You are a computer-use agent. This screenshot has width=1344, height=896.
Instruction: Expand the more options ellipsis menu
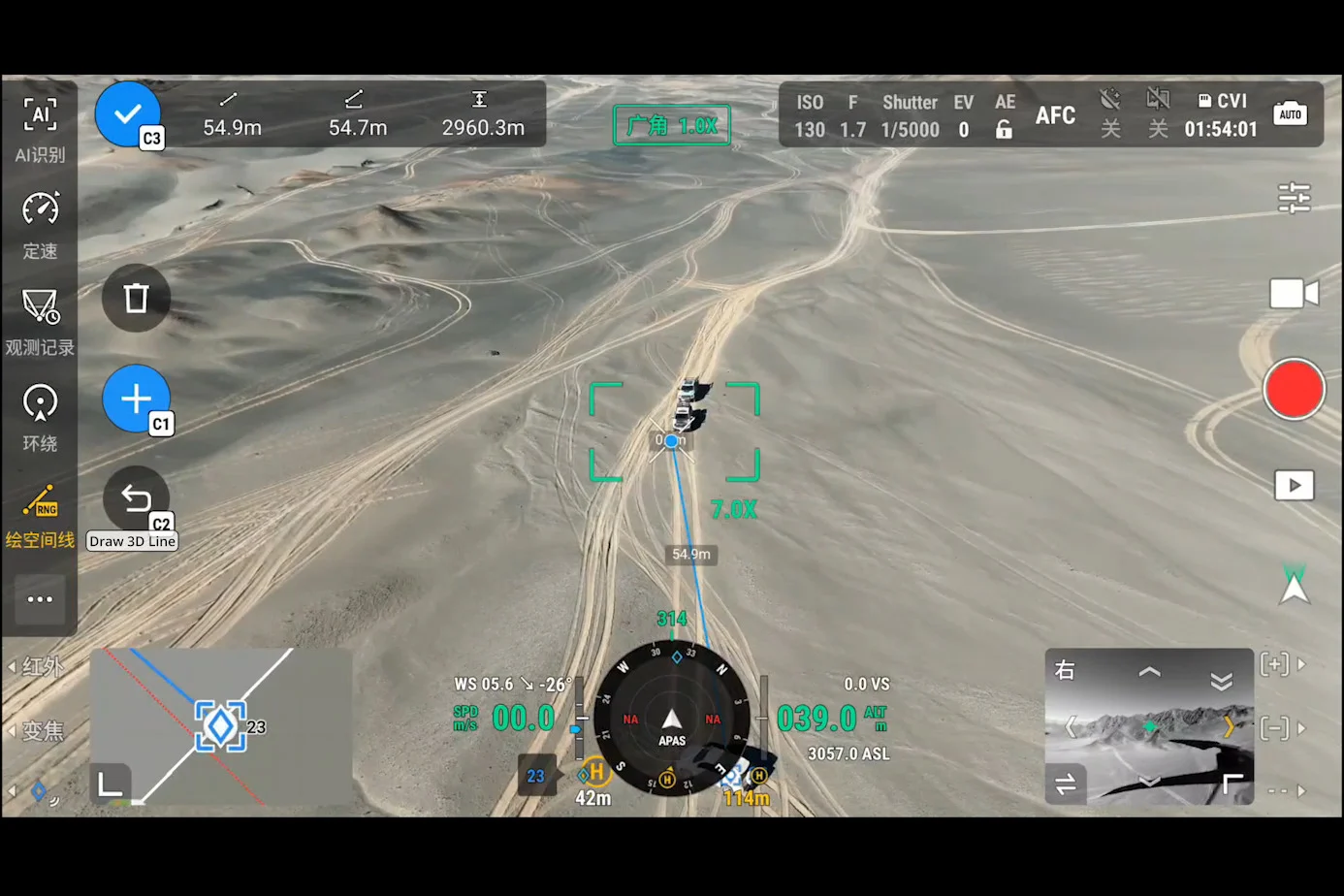pyautogui.click(x=40, y=598)
